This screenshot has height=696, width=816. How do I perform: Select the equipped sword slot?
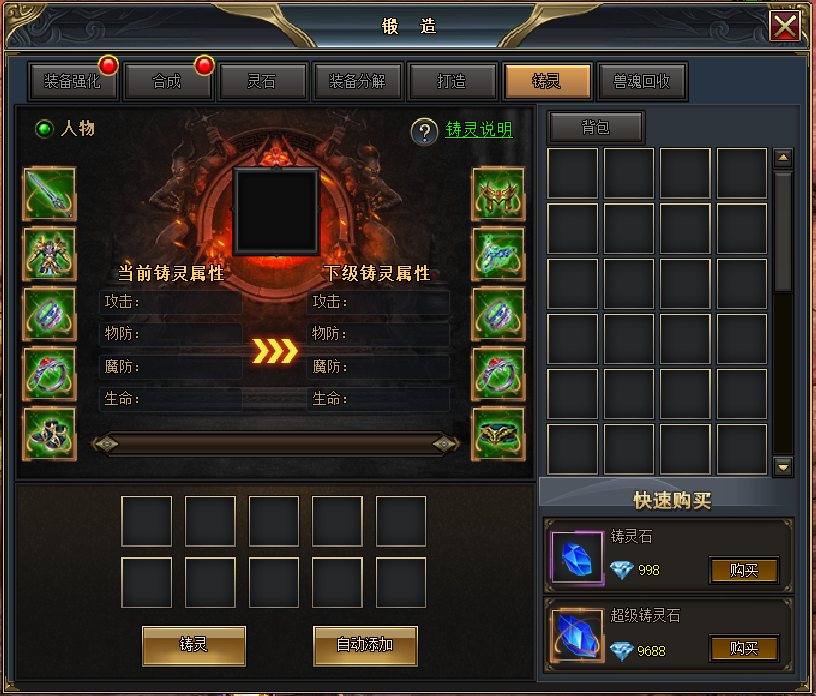coord(49,194)
